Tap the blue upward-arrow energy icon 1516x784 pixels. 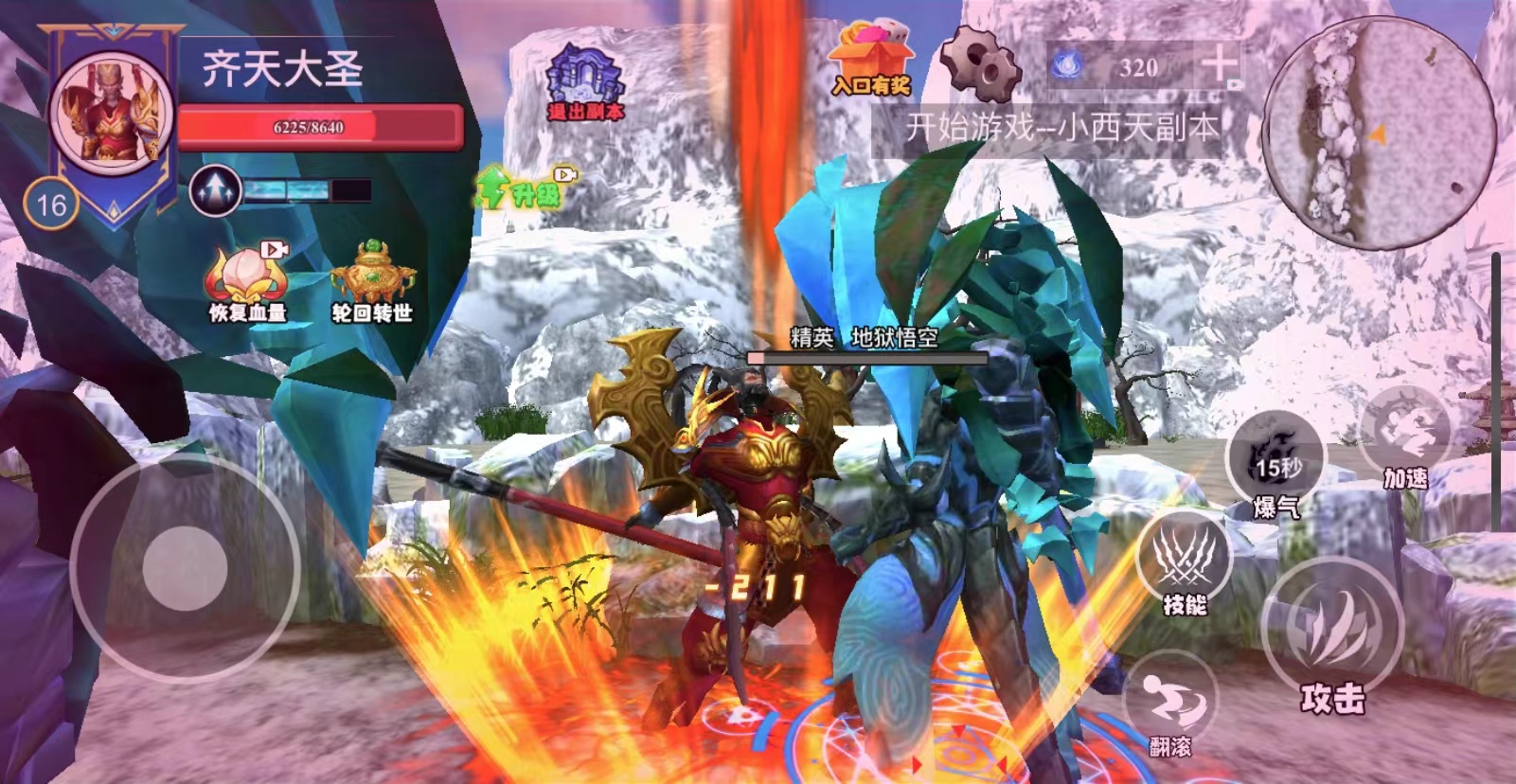(x=215, y=190)
